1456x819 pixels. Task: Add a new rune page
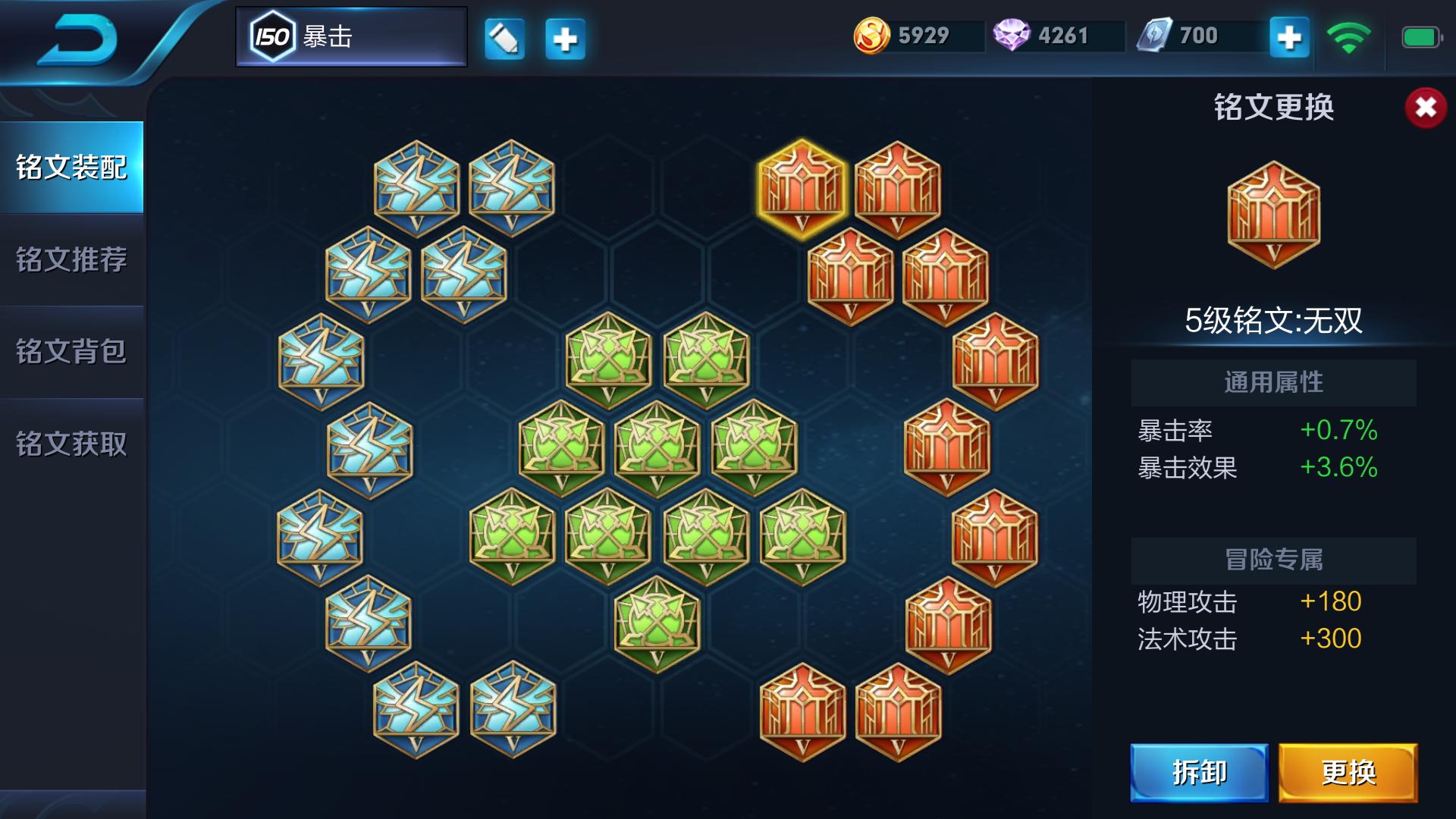tap(565, 38)
